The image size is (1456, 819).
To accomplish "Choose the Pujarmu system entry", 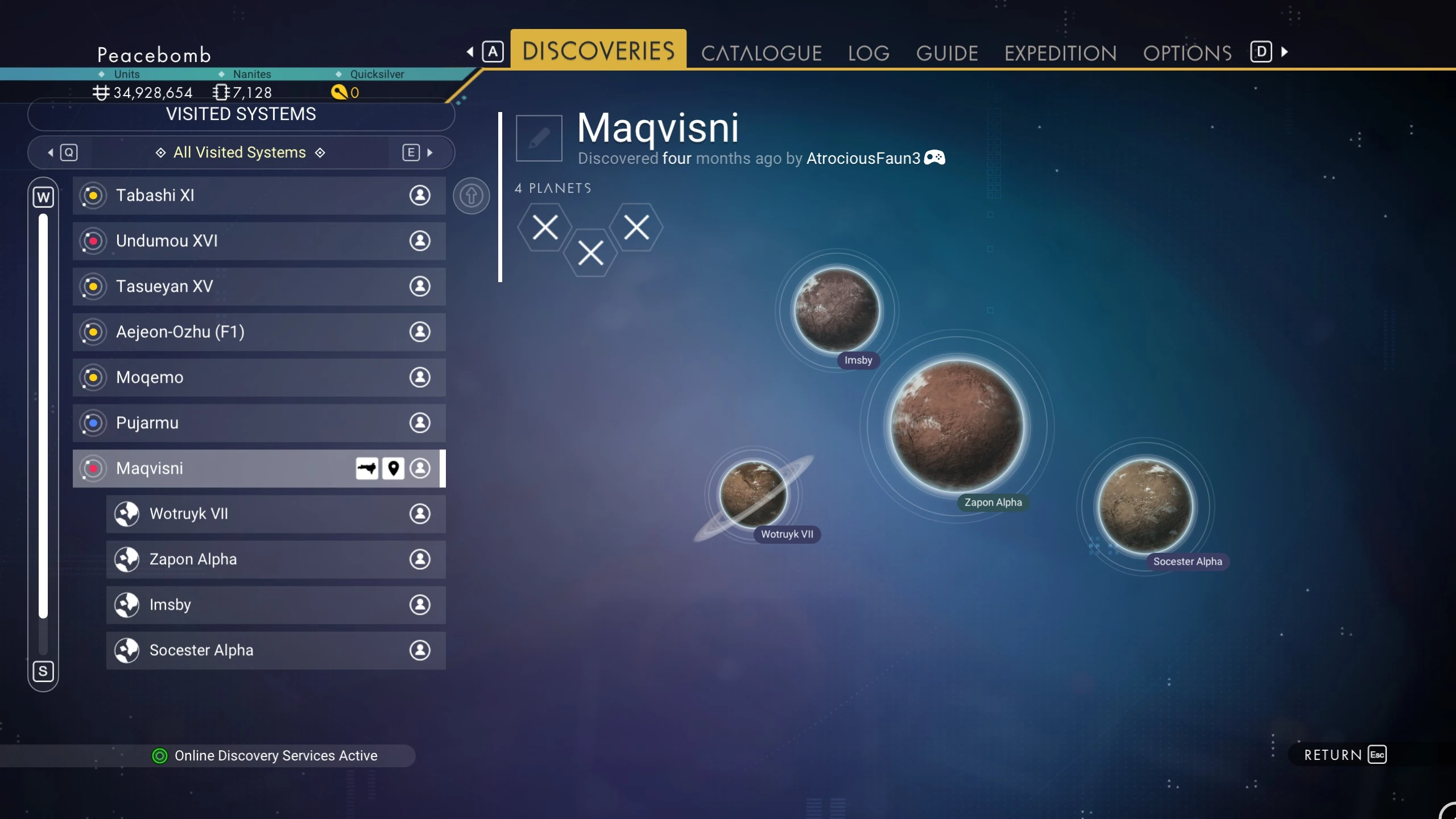I will point(259,423).
